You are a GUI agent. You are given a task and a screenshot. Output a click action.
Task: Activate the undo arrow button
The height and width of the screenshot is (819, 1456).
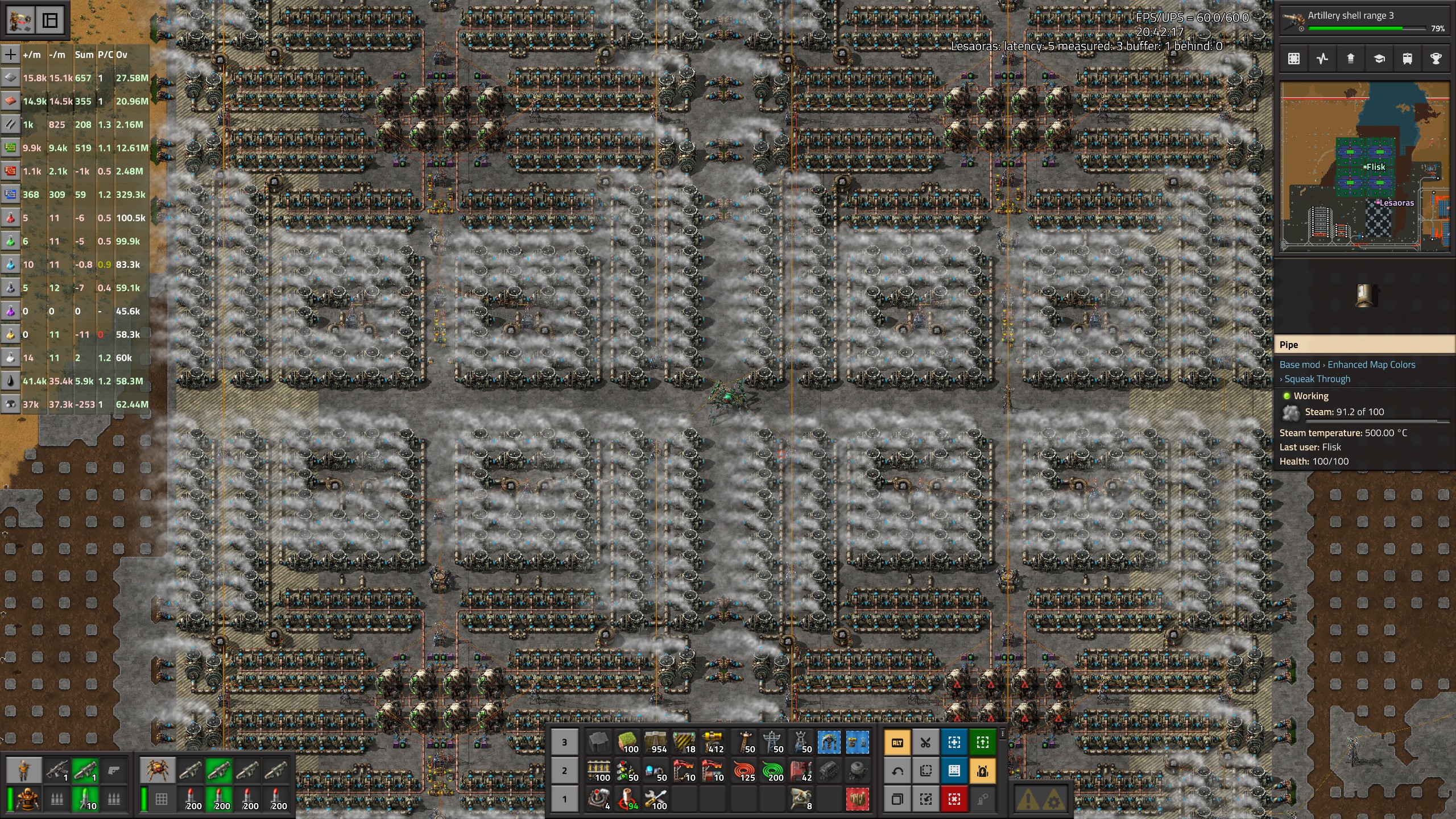click(897, 771)
